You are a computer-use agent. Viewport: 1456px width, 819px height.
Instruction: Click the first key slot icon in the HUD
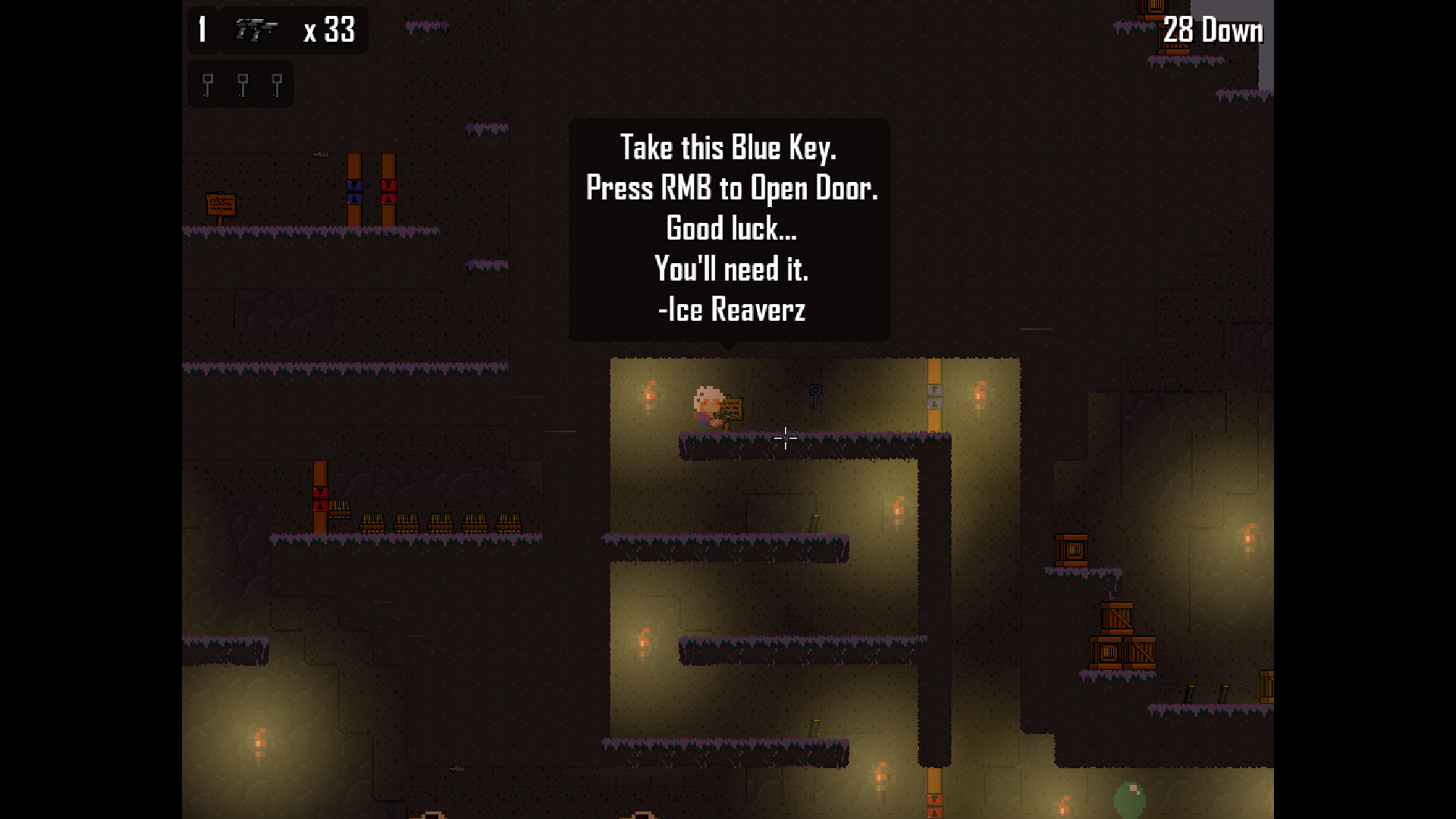[x=206, y=83]
